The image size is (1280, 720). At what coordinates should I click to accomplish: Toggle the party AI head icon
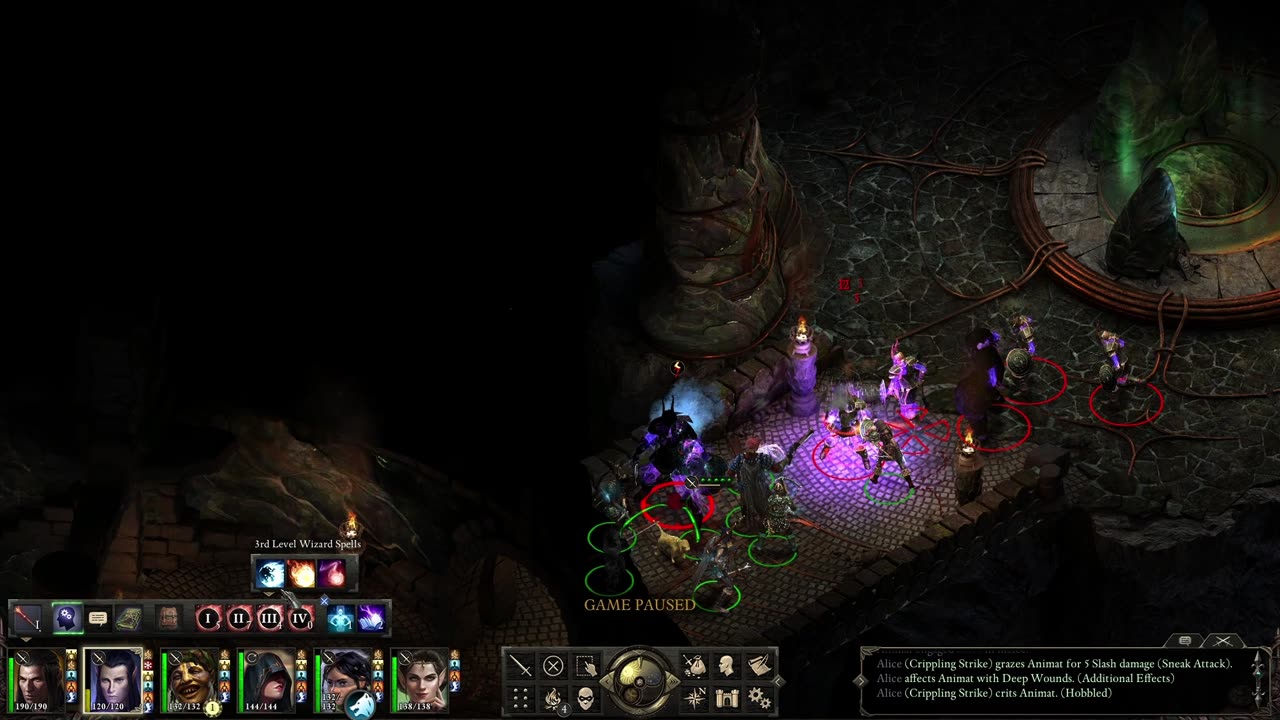[67, 619]
